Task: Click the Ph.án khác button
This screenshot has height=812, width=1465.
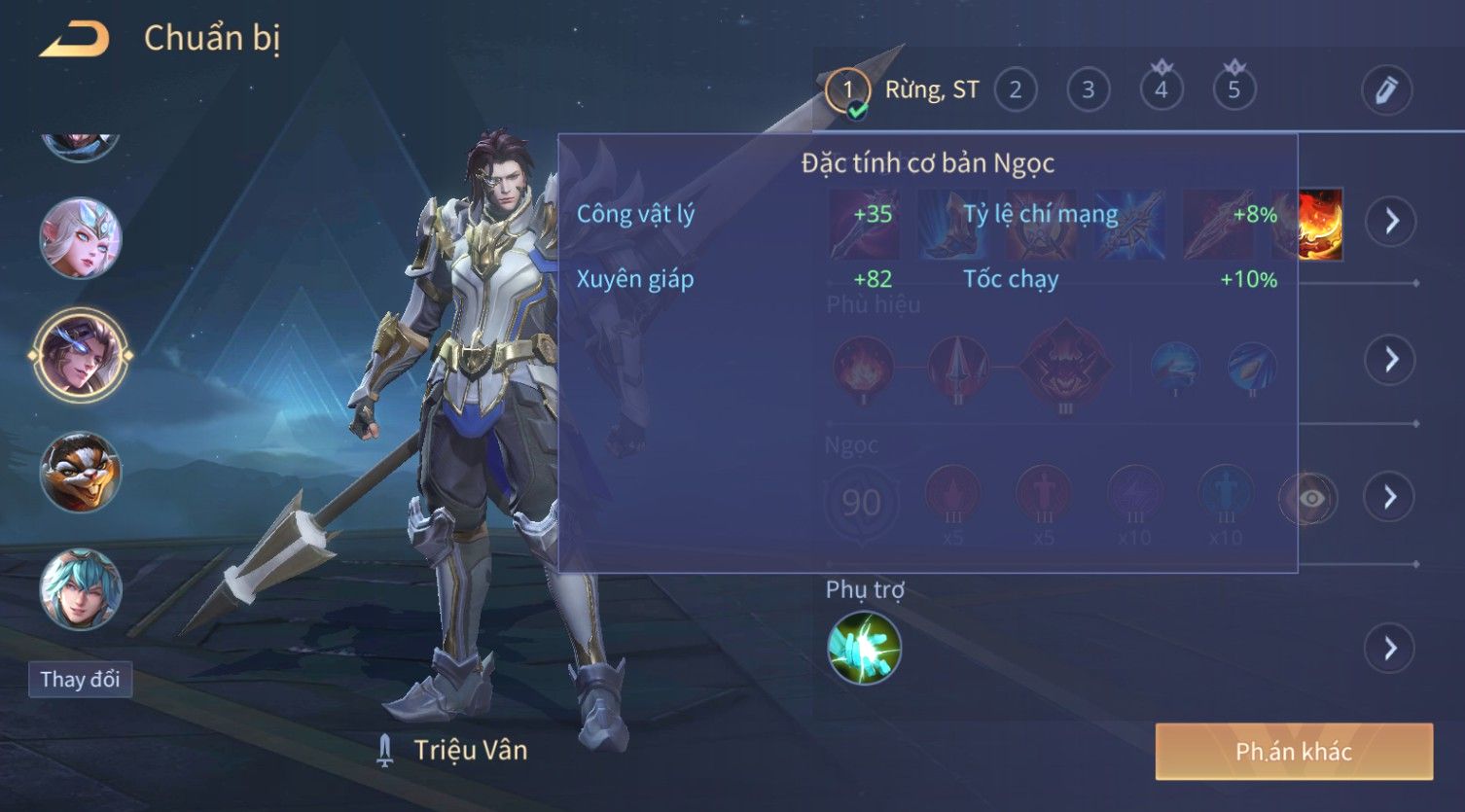Action: 1294,752
